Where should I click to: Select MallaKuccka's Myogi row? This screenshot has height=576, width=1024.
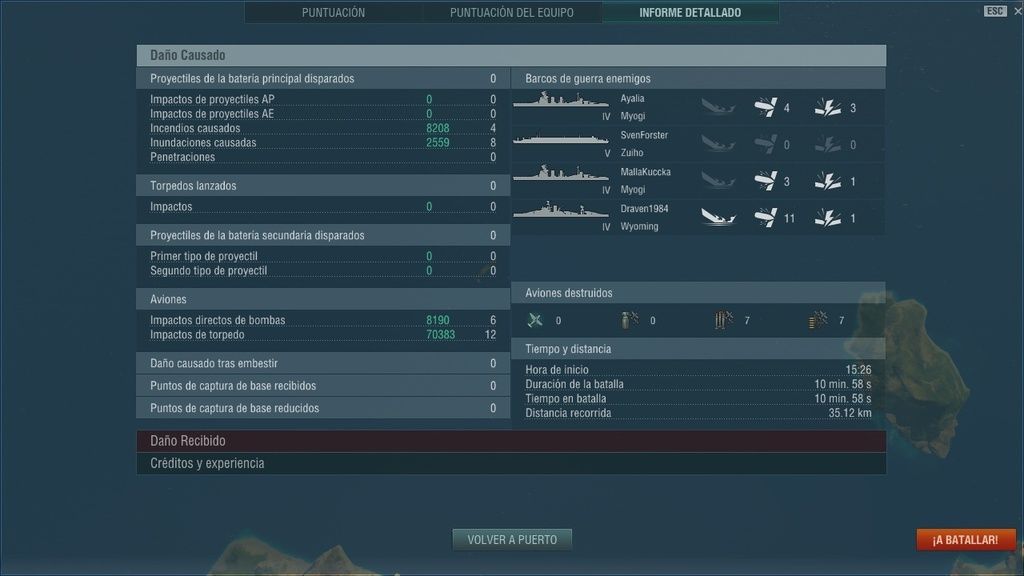(698, 181)
